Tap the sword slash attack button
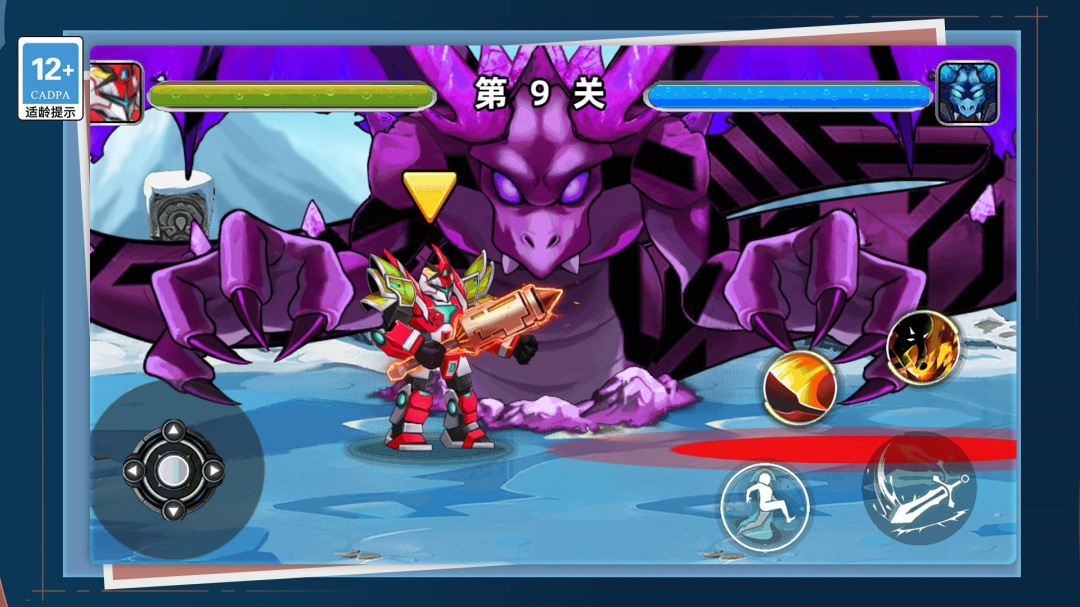 click(919, 492)
